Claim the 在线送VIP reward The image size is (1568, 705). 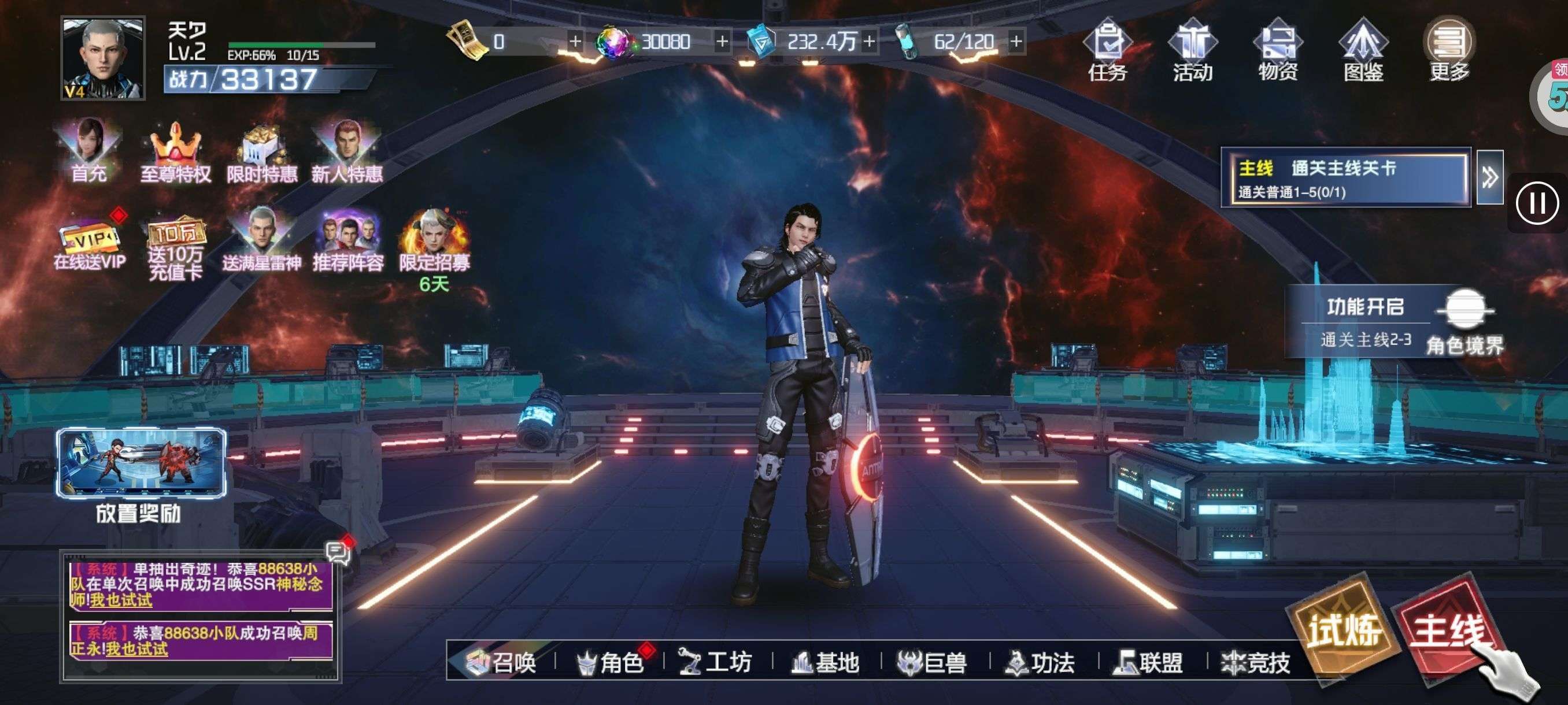[x=90, y=244]
